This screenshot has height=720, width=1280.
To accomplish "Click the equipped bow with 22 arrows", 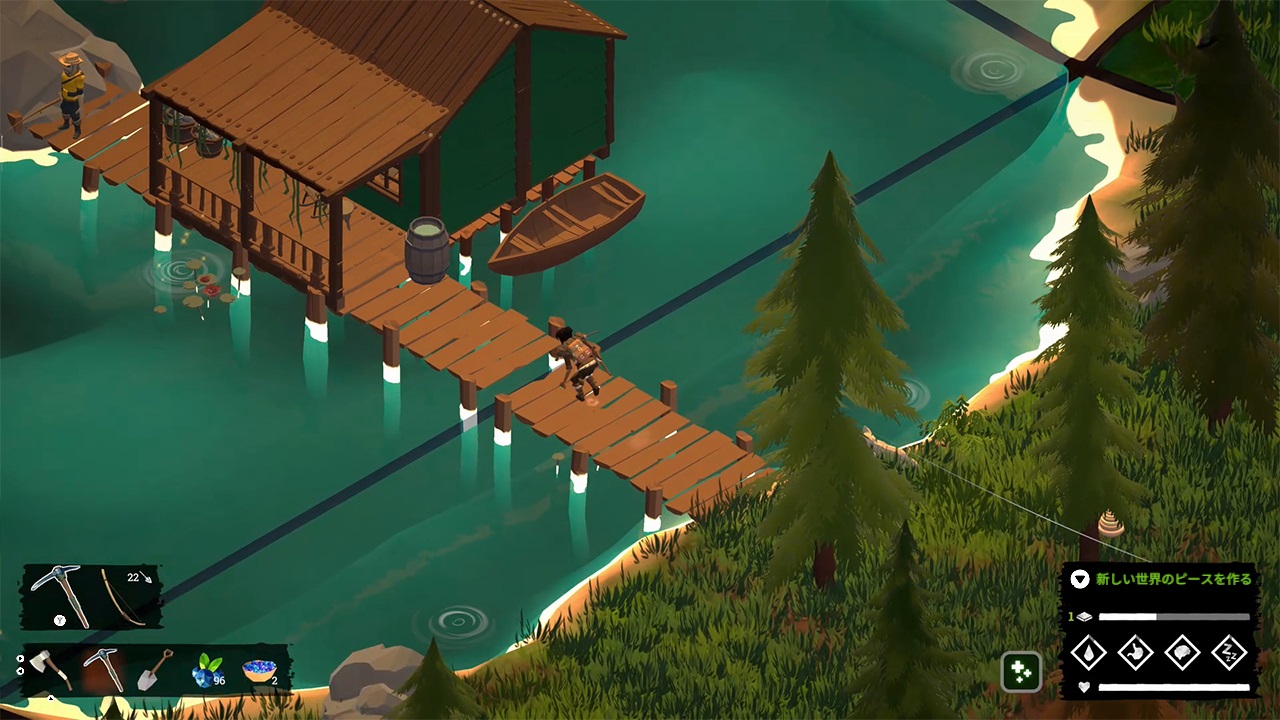I will [125, 595].
